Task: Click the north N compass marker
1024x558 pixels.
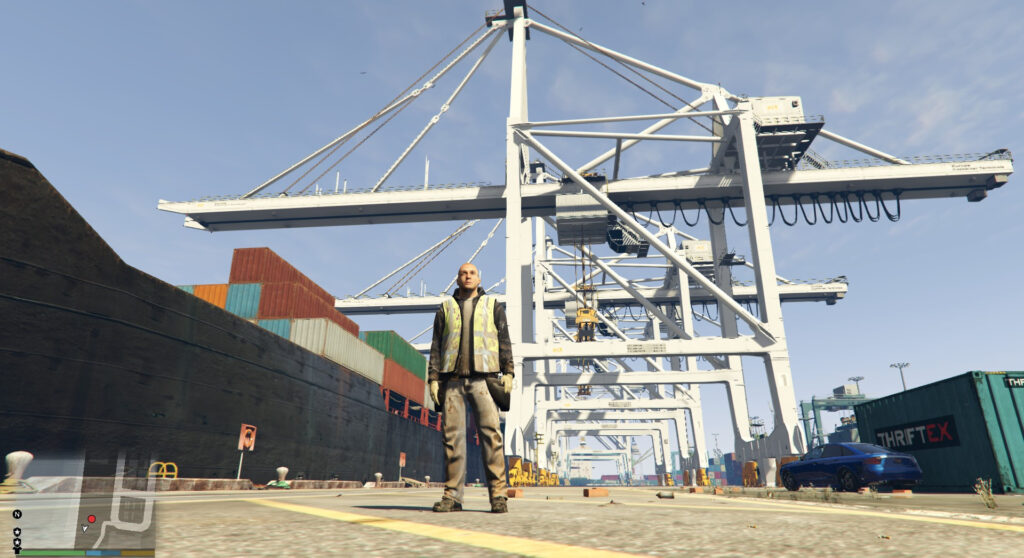Action: tap(16, 515)
